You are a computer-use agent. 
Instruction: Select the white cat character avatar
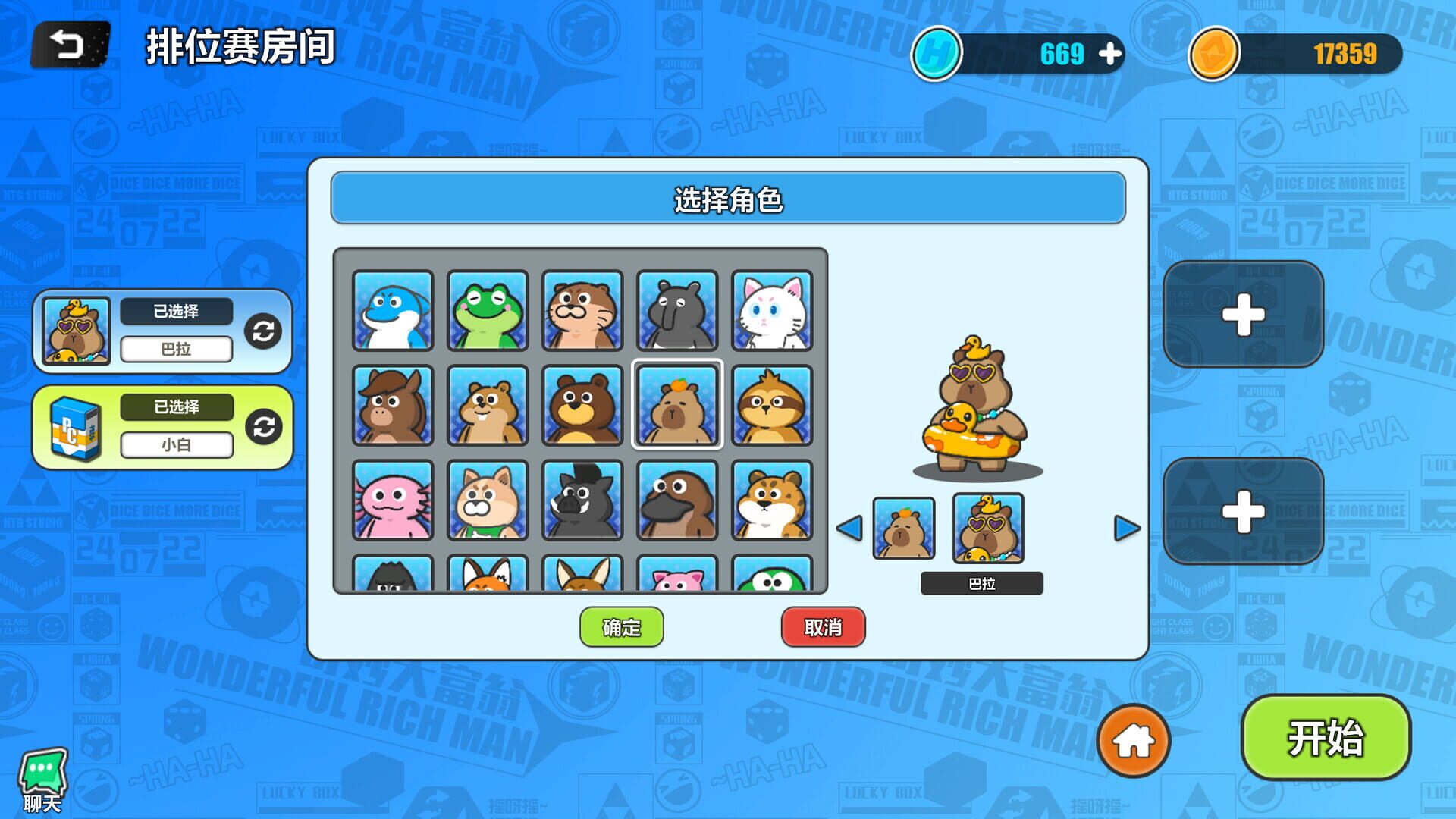[x=771, y=311]
